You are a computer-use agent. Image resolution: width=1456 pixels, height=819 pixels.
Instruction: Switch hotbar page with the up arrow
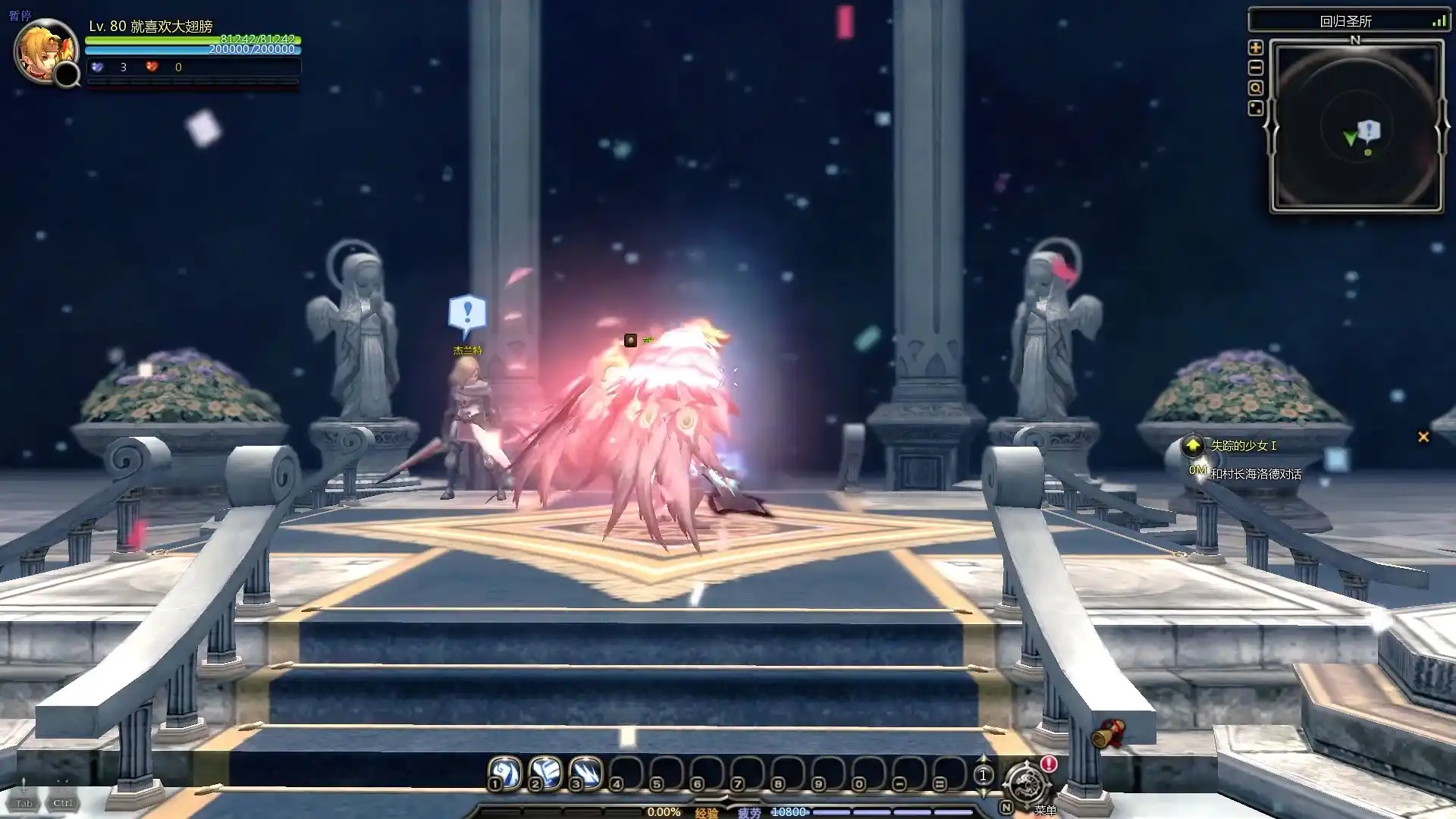point(984,759)
